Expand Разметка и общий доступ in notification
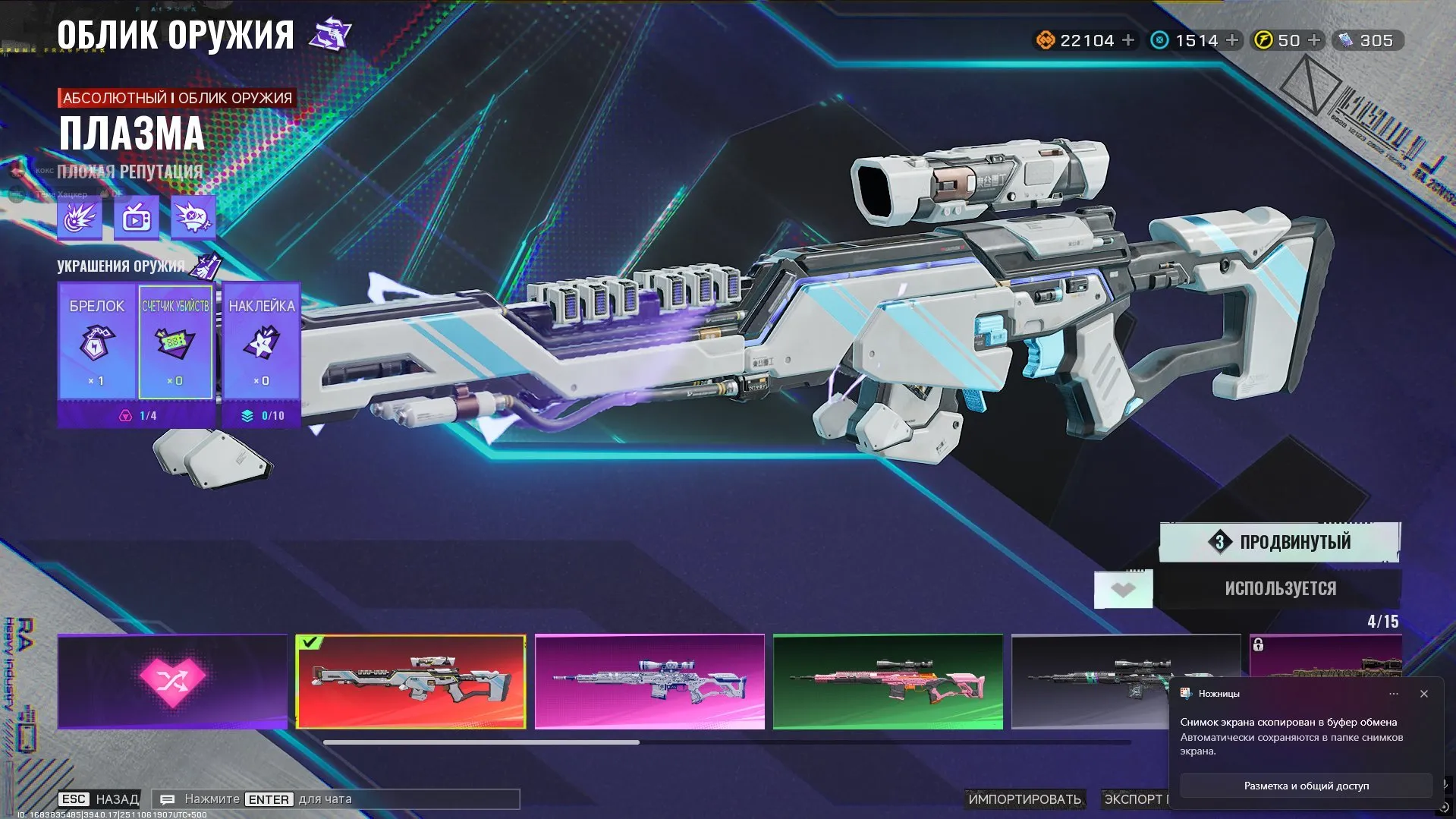Image resolution: width=1456 pixels, height=819 pixels. tap(1306, 786)
